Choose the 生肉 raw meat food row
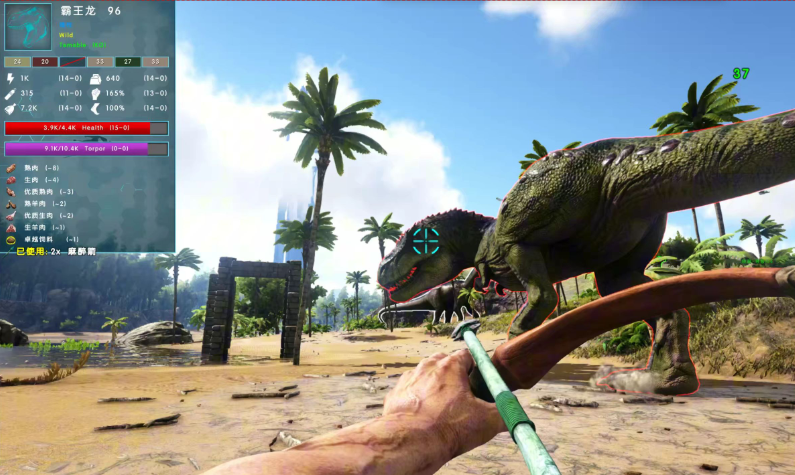795x475 pixels. 40,180
